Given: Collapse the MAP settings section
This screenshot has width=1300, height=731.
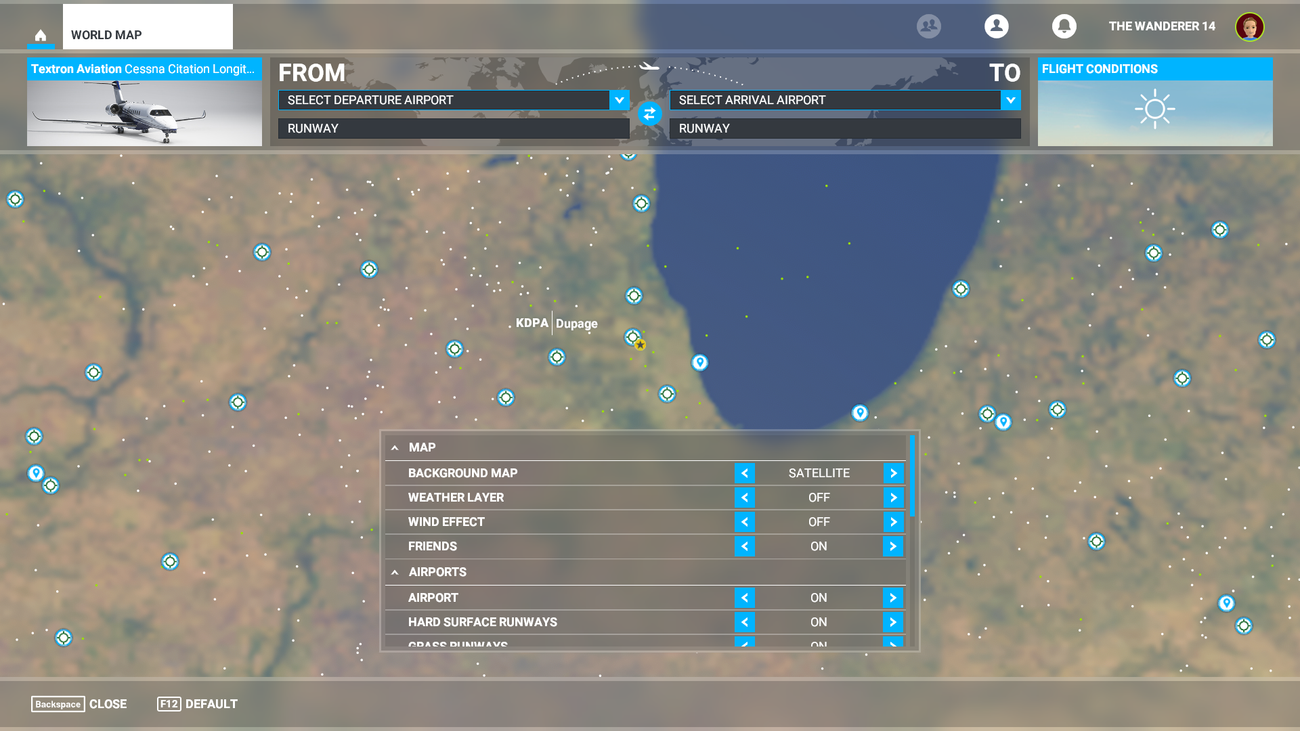Looking at the screenshot, I should coord(397,447).
